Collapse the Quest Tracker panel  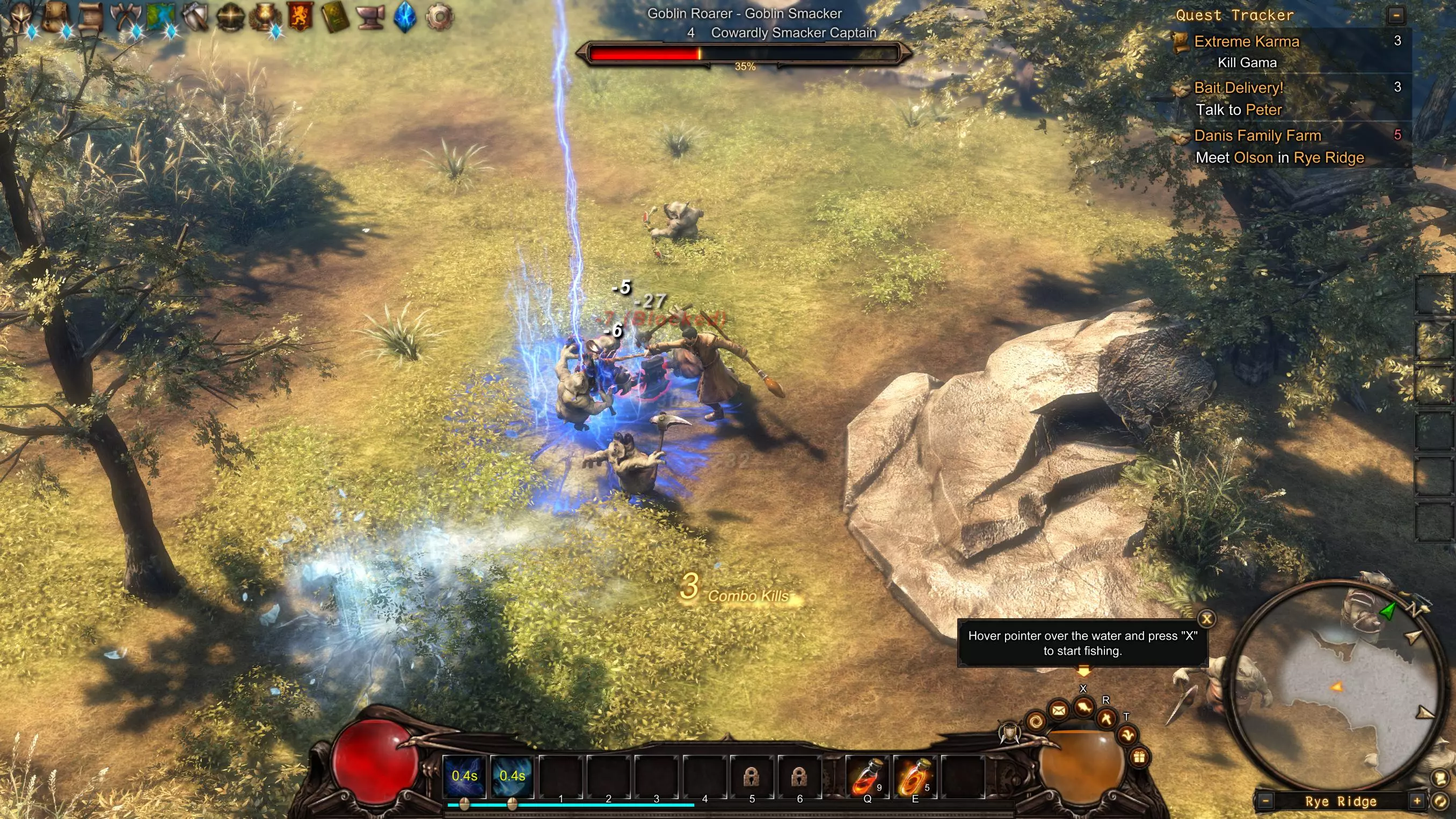tap(1396, 15)
